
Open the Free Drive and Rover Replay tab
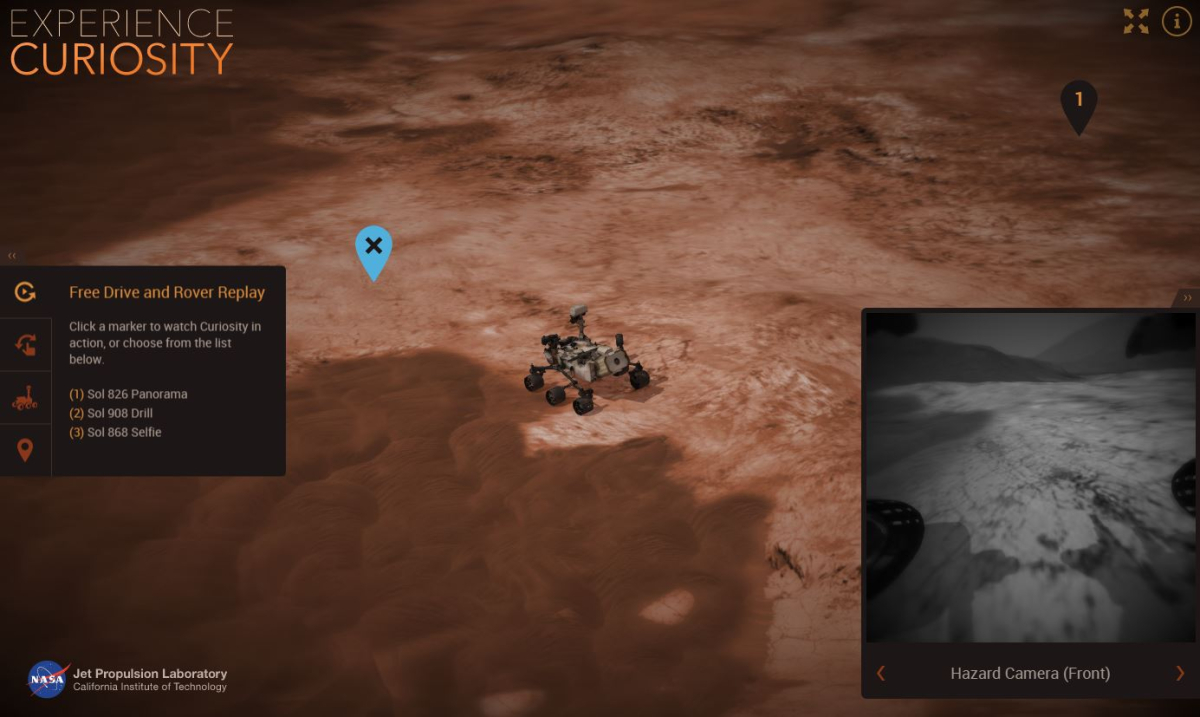tap(25, 292)
